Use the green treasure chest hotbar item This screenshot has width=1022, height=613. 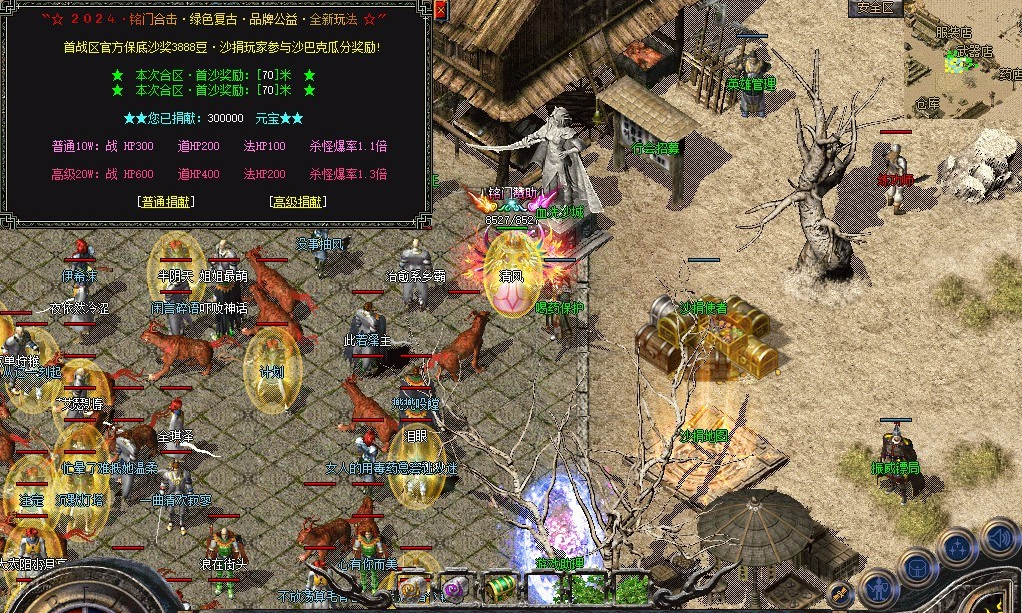[x=500, y=587]
